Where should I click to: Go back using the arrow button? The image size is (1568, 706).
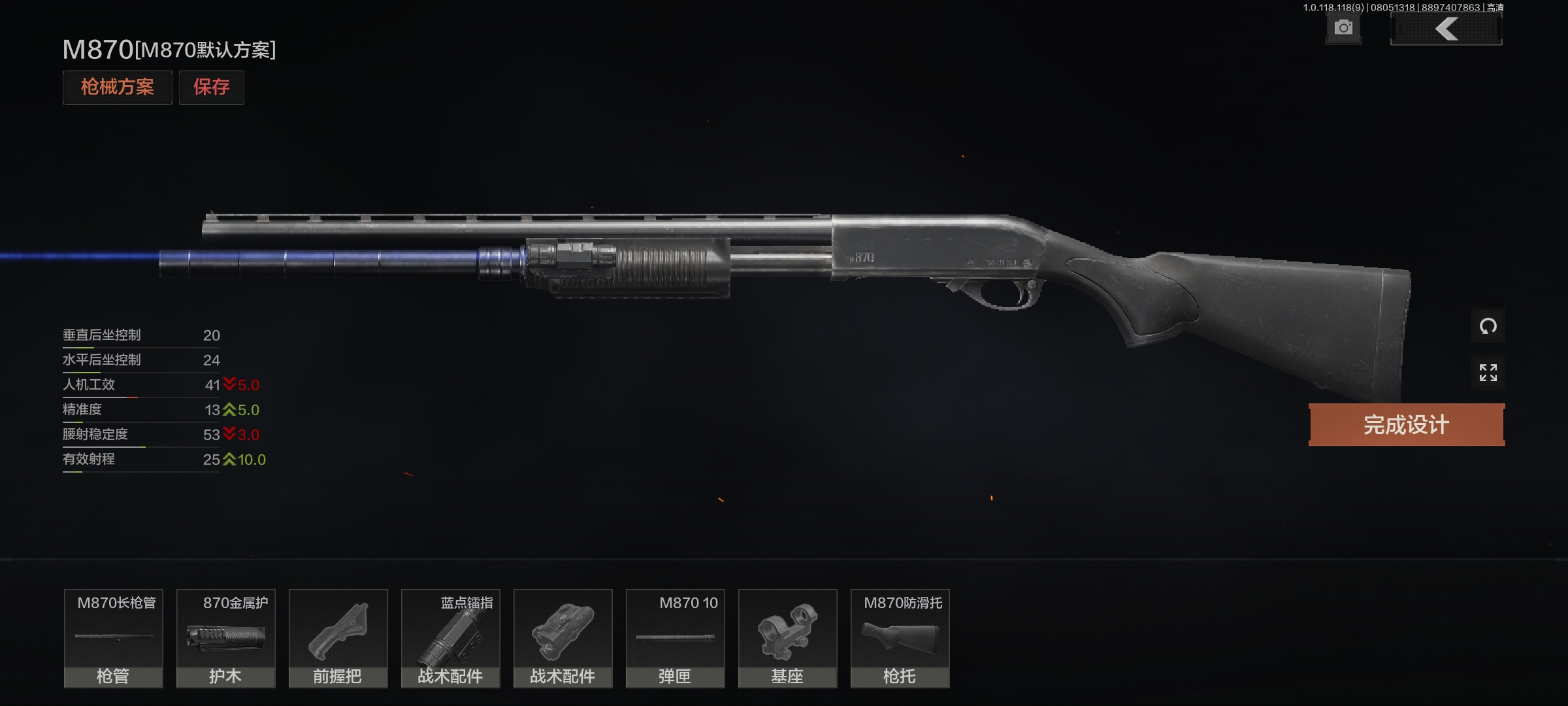coord(1446,29)
